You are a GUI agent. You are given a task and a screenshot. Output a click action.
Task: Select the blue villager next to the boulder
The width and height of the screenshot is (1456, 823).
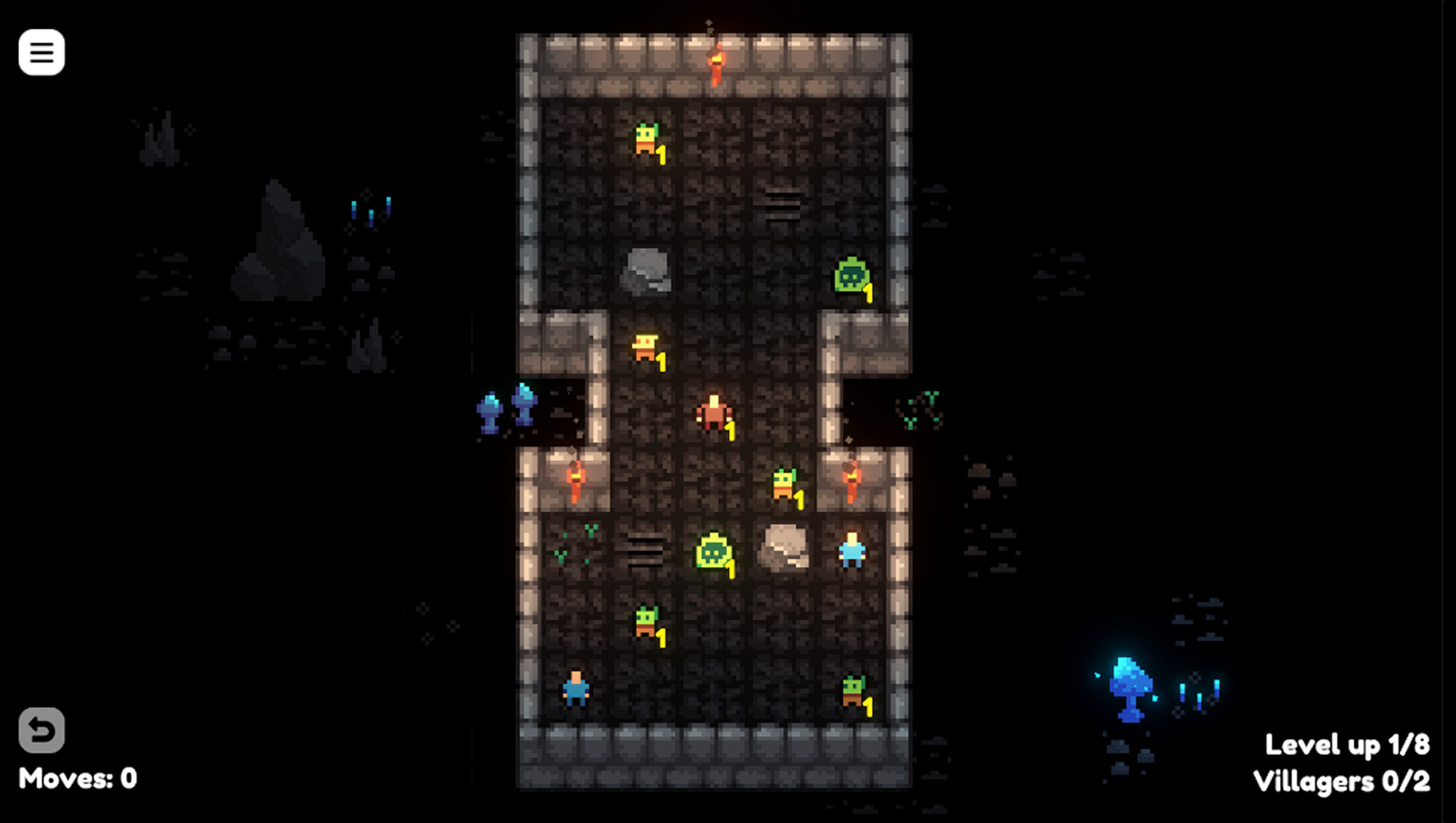pos(852,552)
